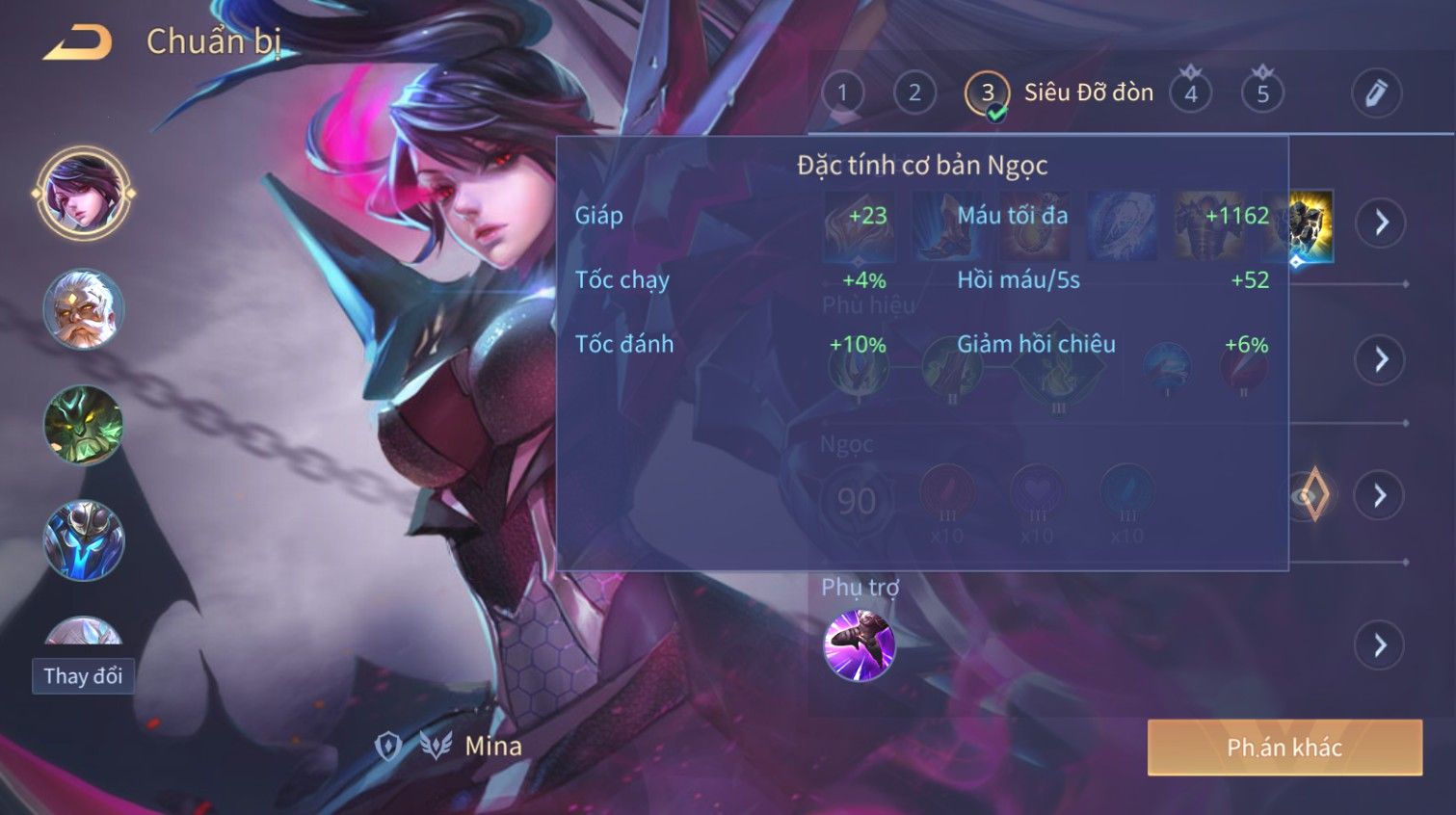Choose the white-bearded hero portrait
The width and height of the screenshot is (1456, 815).
(x=83, y=309)
